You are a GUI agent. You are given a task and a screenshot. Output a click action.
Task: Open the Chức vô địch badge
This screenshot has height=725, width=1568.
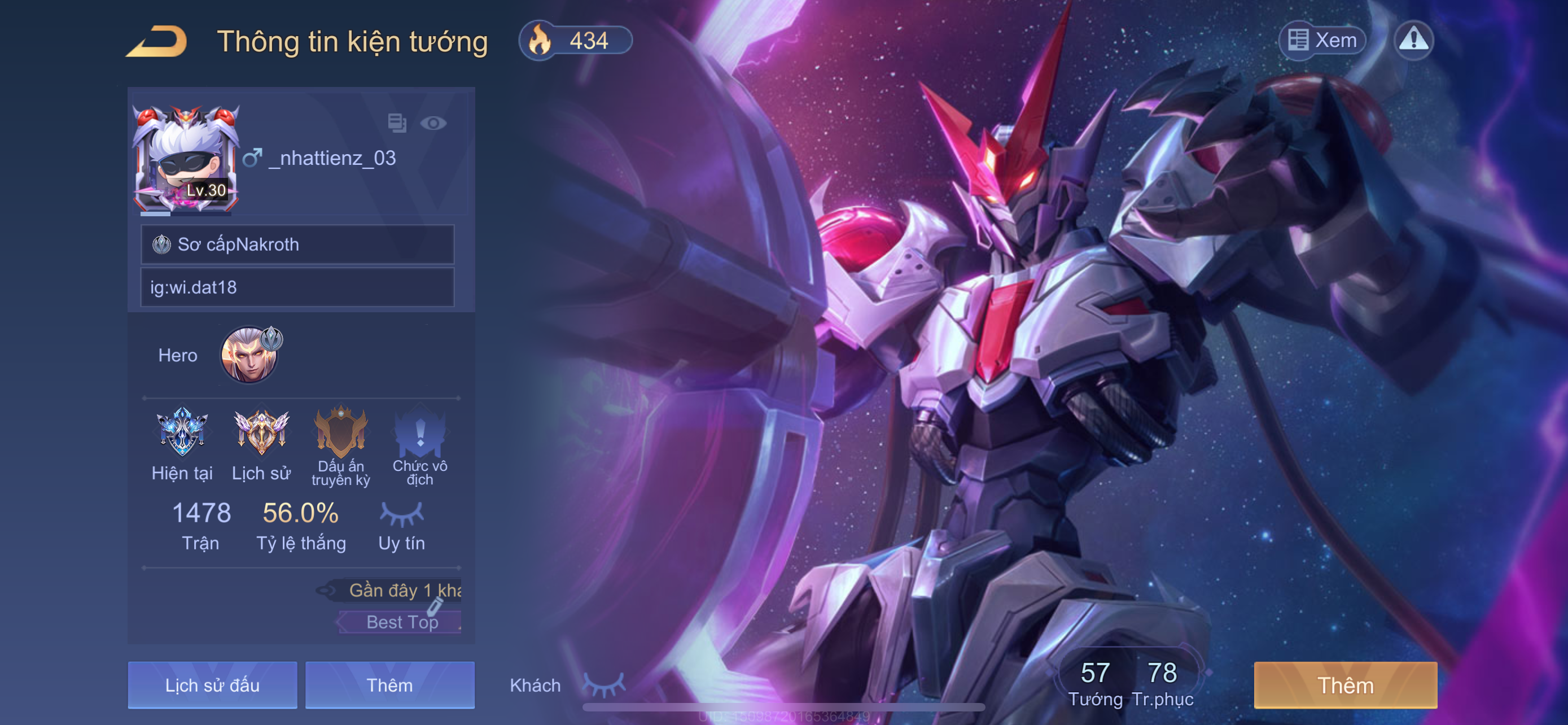pyautogui.click(x=420, y=433)
